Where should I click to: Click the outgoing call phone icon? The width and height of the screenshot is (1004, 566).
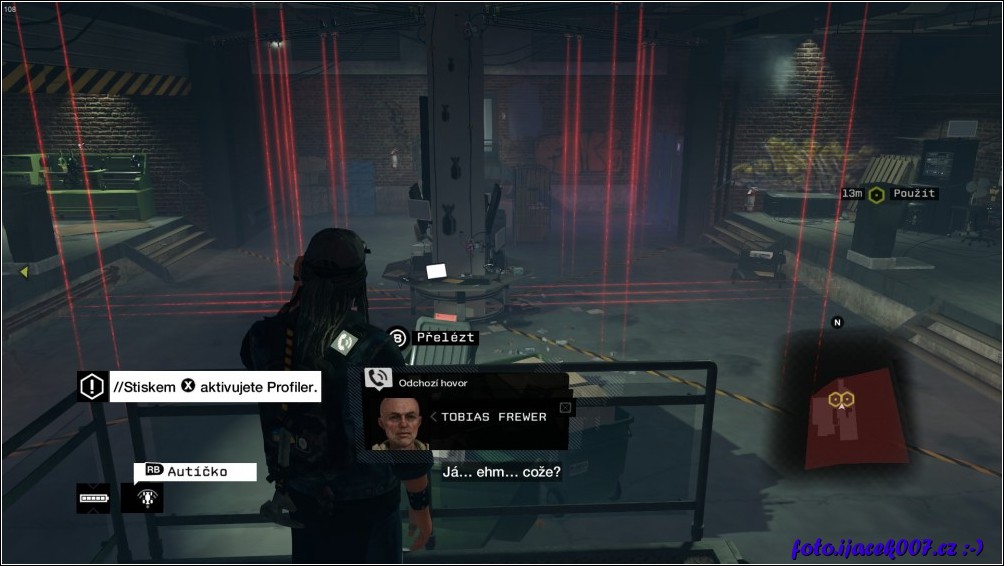coord(378,380)
